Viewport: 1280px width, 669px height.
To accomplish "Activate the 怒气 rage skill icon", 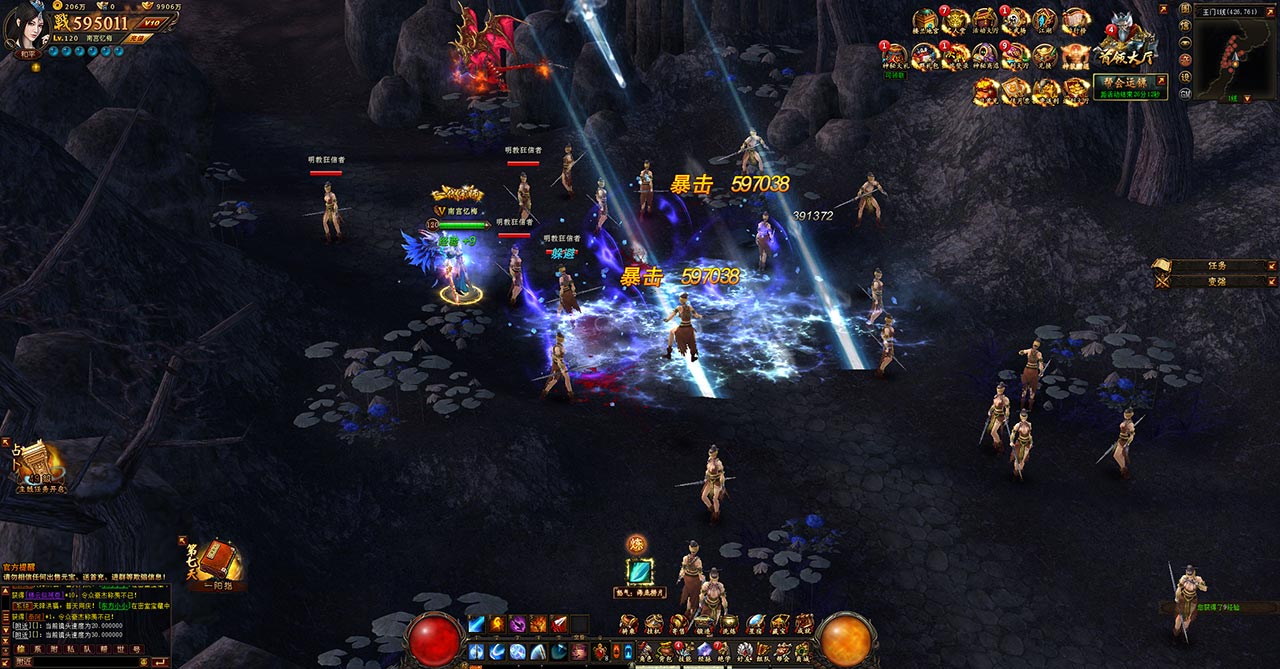I will [638, 571].
